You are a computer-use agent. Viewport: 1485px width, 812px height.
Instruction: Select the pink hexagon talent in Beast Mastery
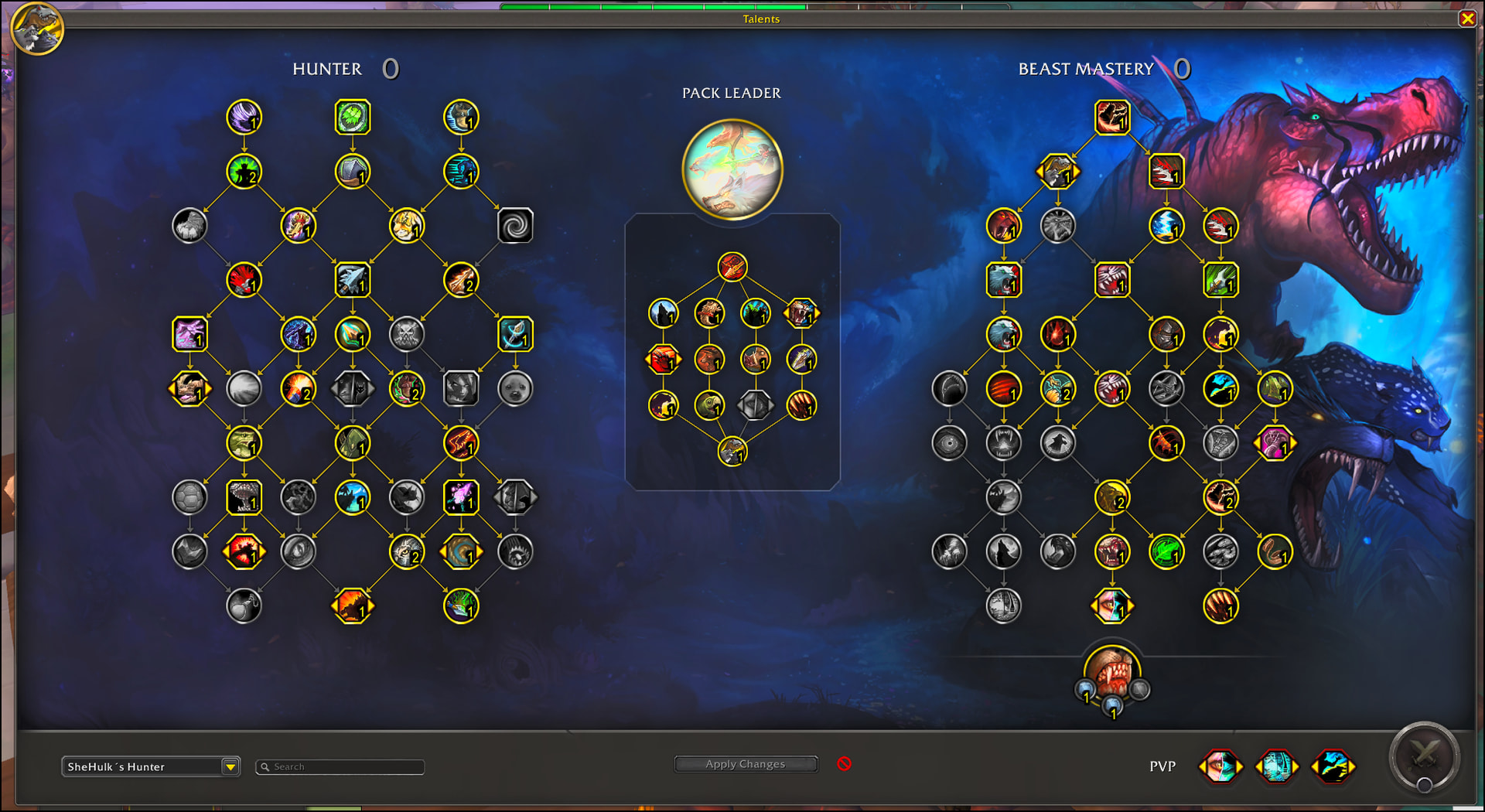1274,443
